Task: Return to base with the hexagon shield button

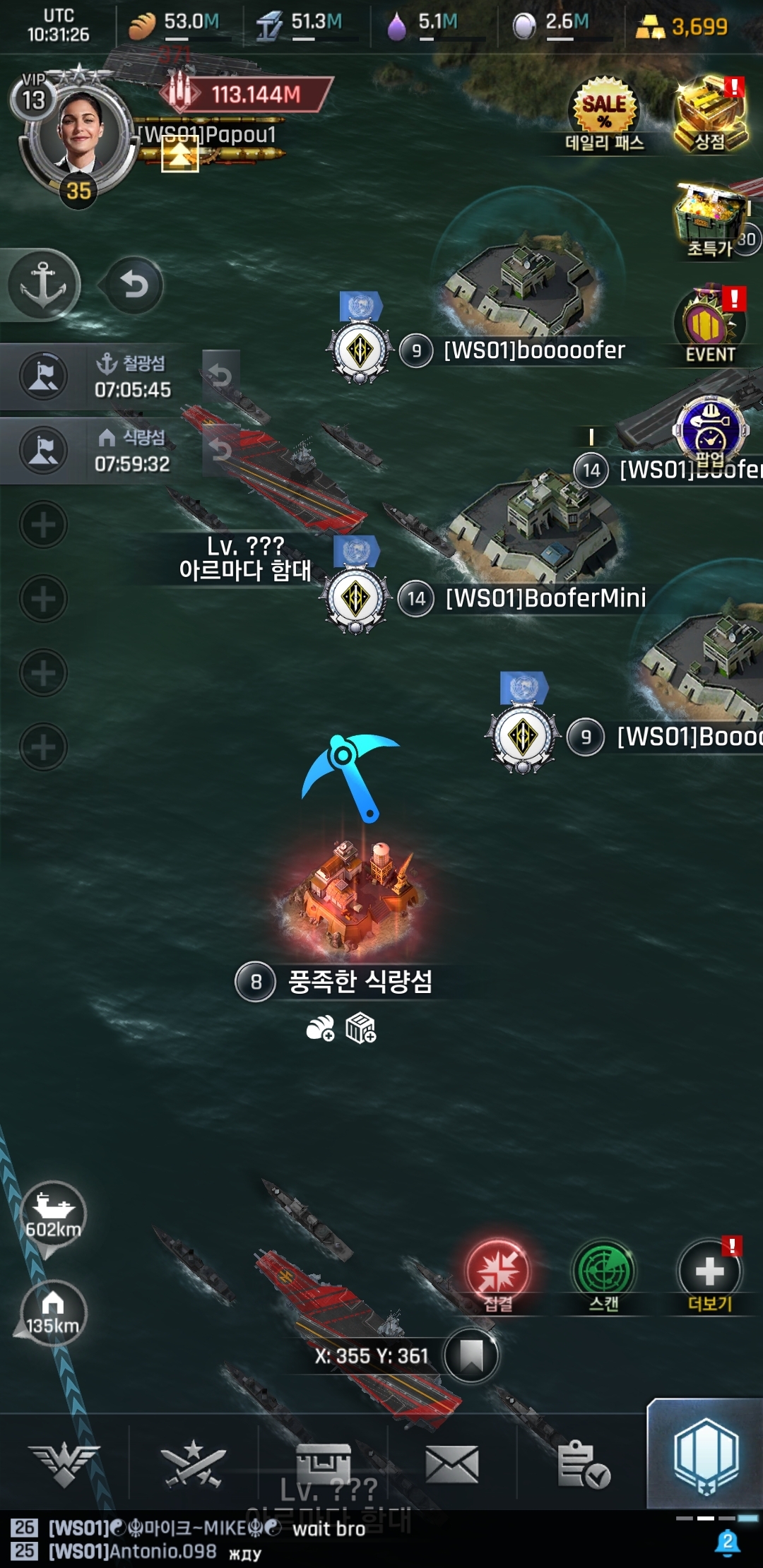Action: (706, 1456)
